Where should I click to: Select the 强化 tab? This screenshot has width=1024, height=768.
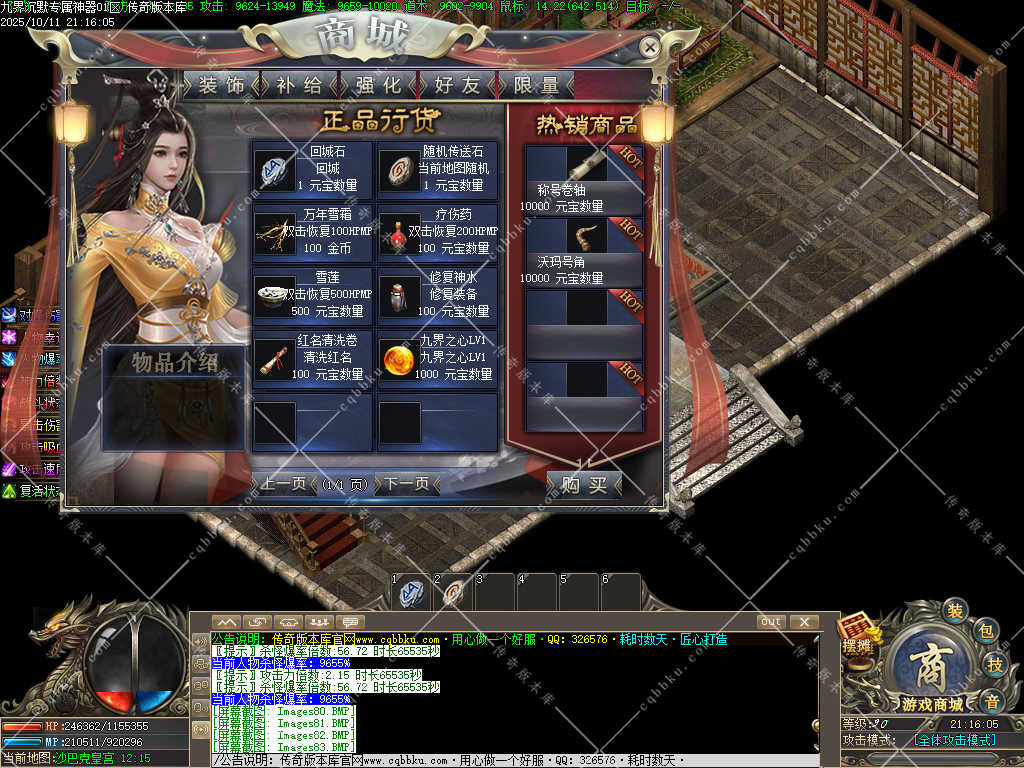pyautogui.click(x=378, y=85)
